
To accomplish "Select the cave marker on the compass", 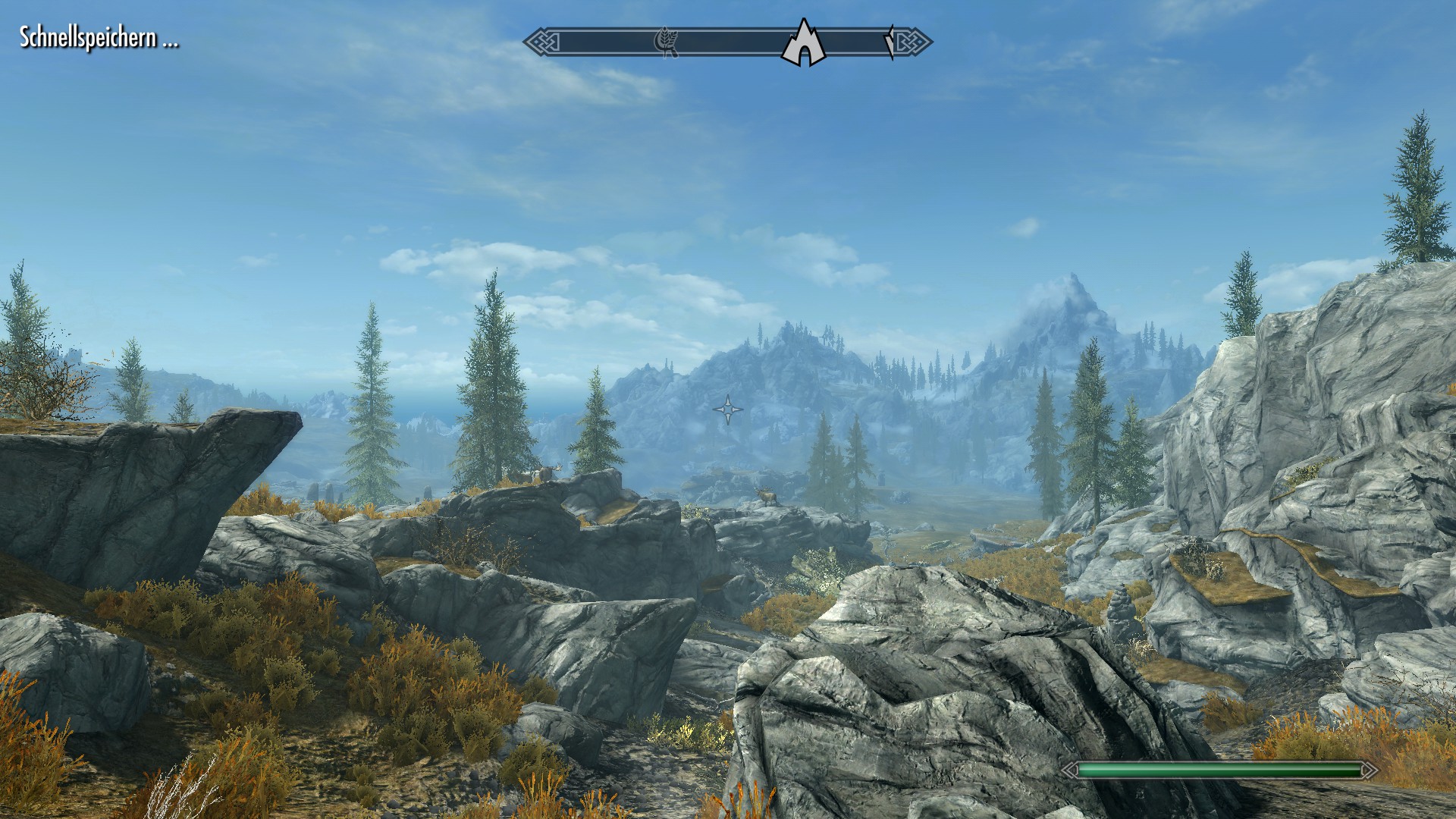I will pos(803,44).
